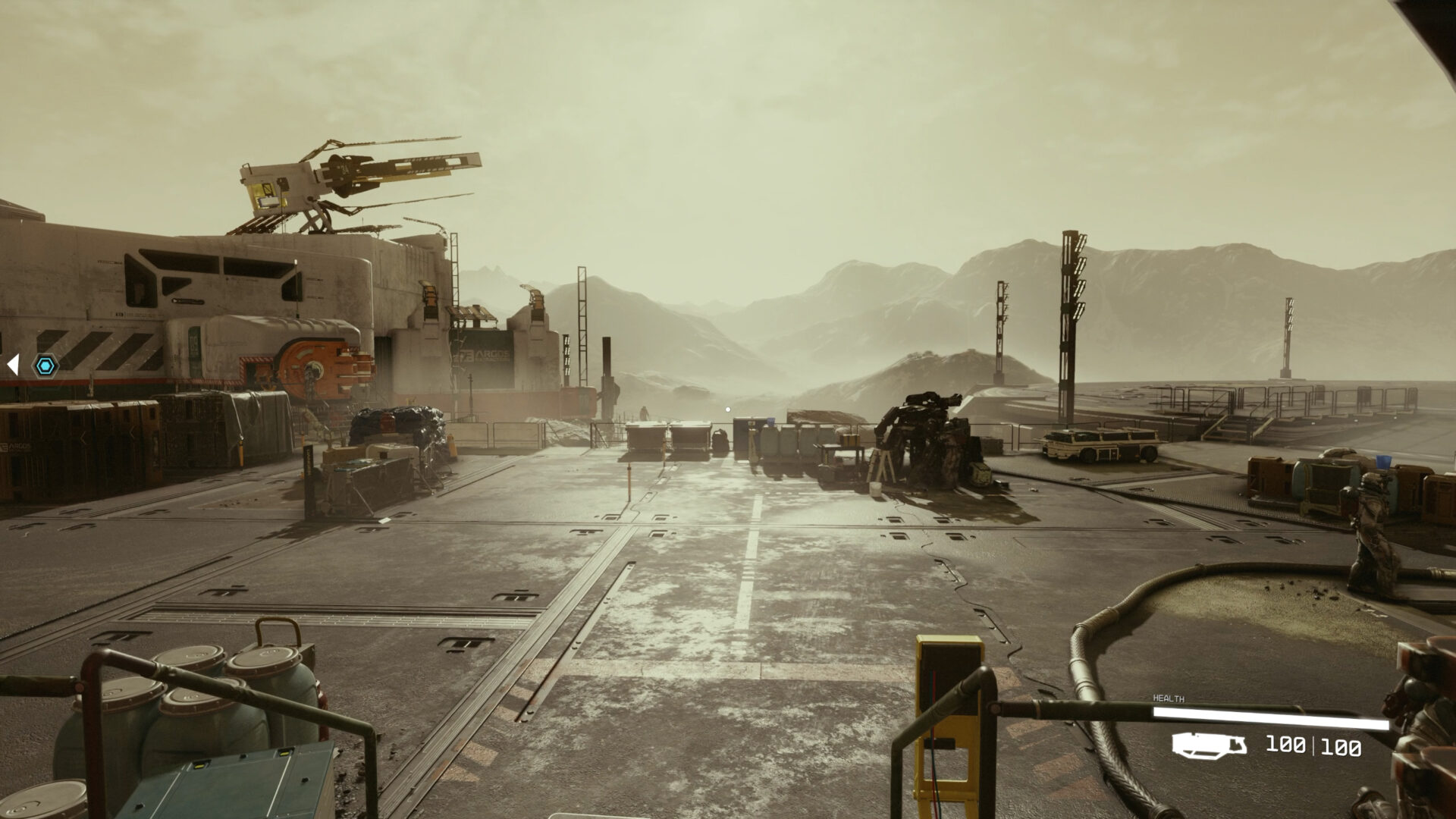The image size is (1456, 819).
Task: Click the white triangle arrow indicator
Action: tap(13, 364)
